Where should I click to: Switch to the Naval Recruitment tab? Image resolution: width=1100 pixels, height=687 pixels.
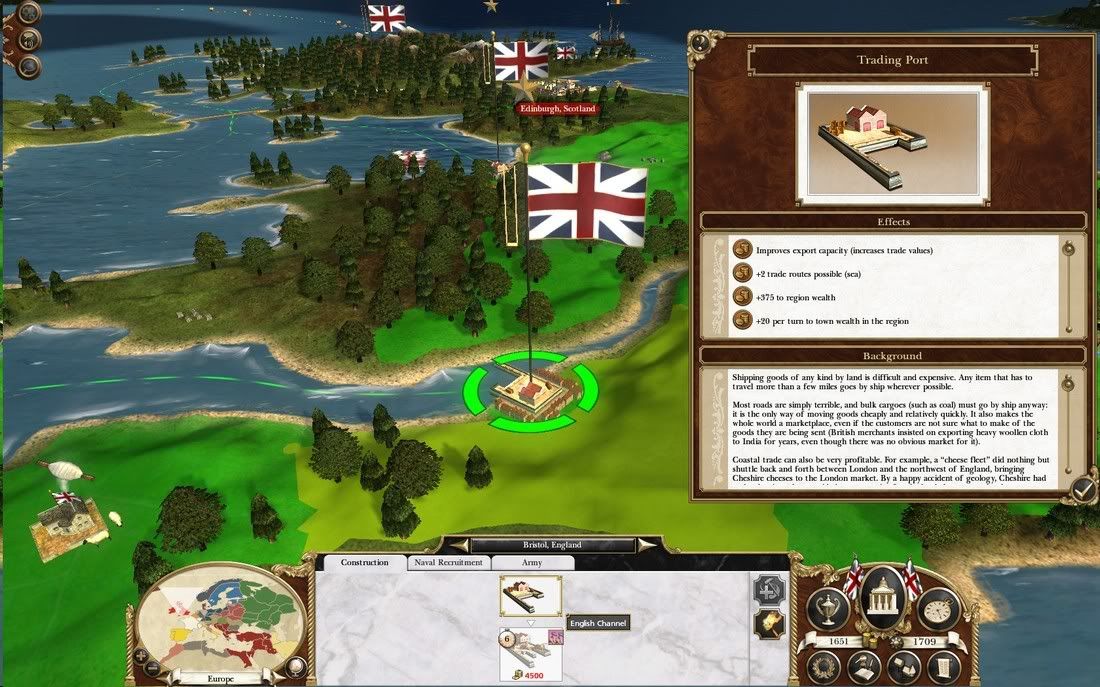click(448, 563)
